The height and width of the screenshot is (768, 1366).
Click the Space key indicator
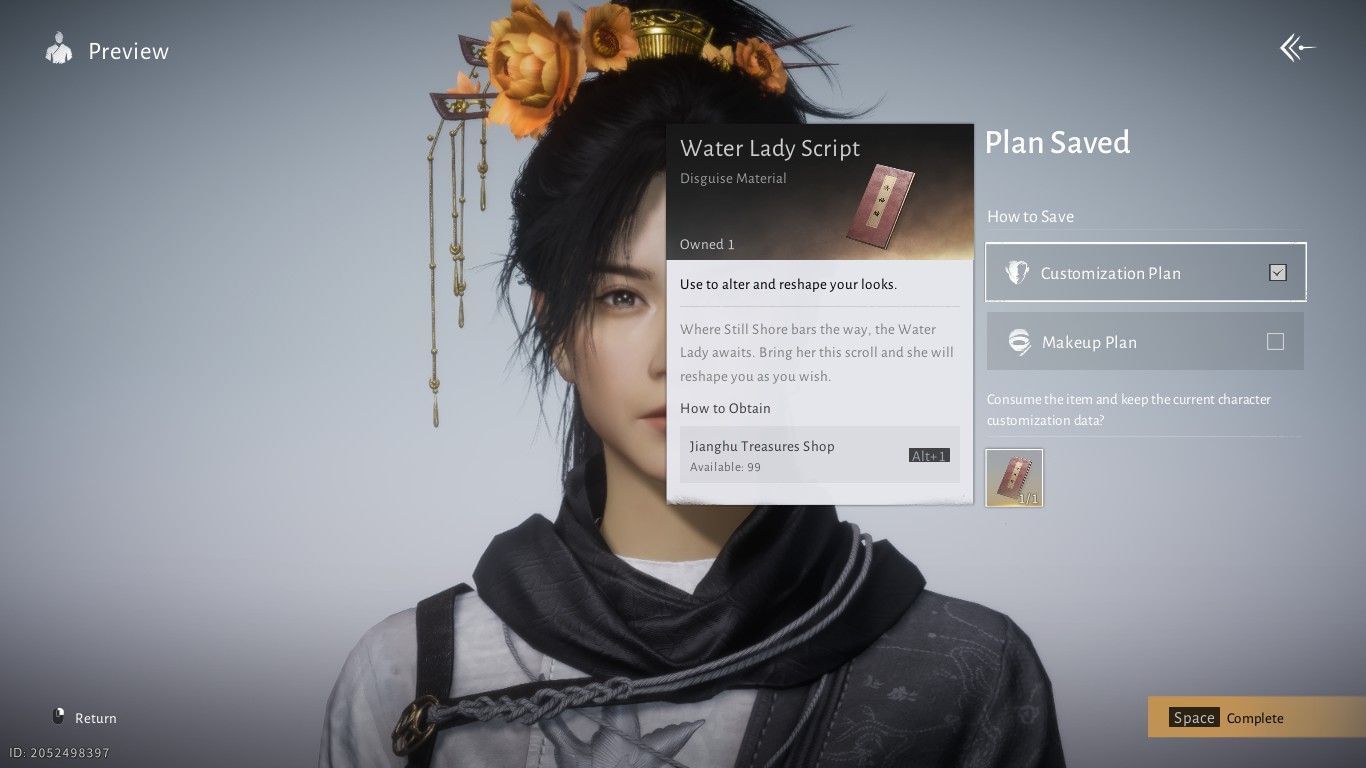[x=1193, y=717]
